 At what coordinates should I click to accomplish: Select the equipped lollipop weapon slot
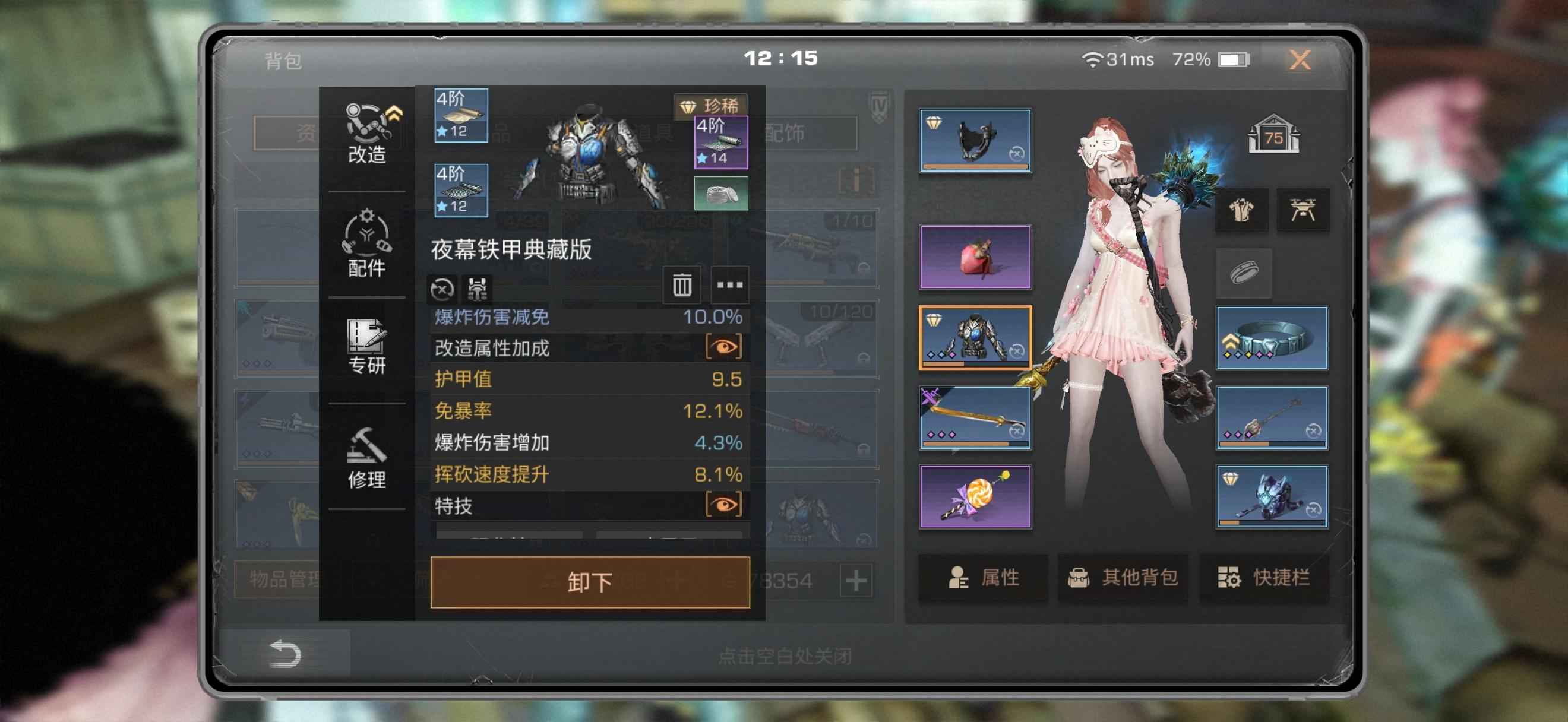tap(975, 496)
